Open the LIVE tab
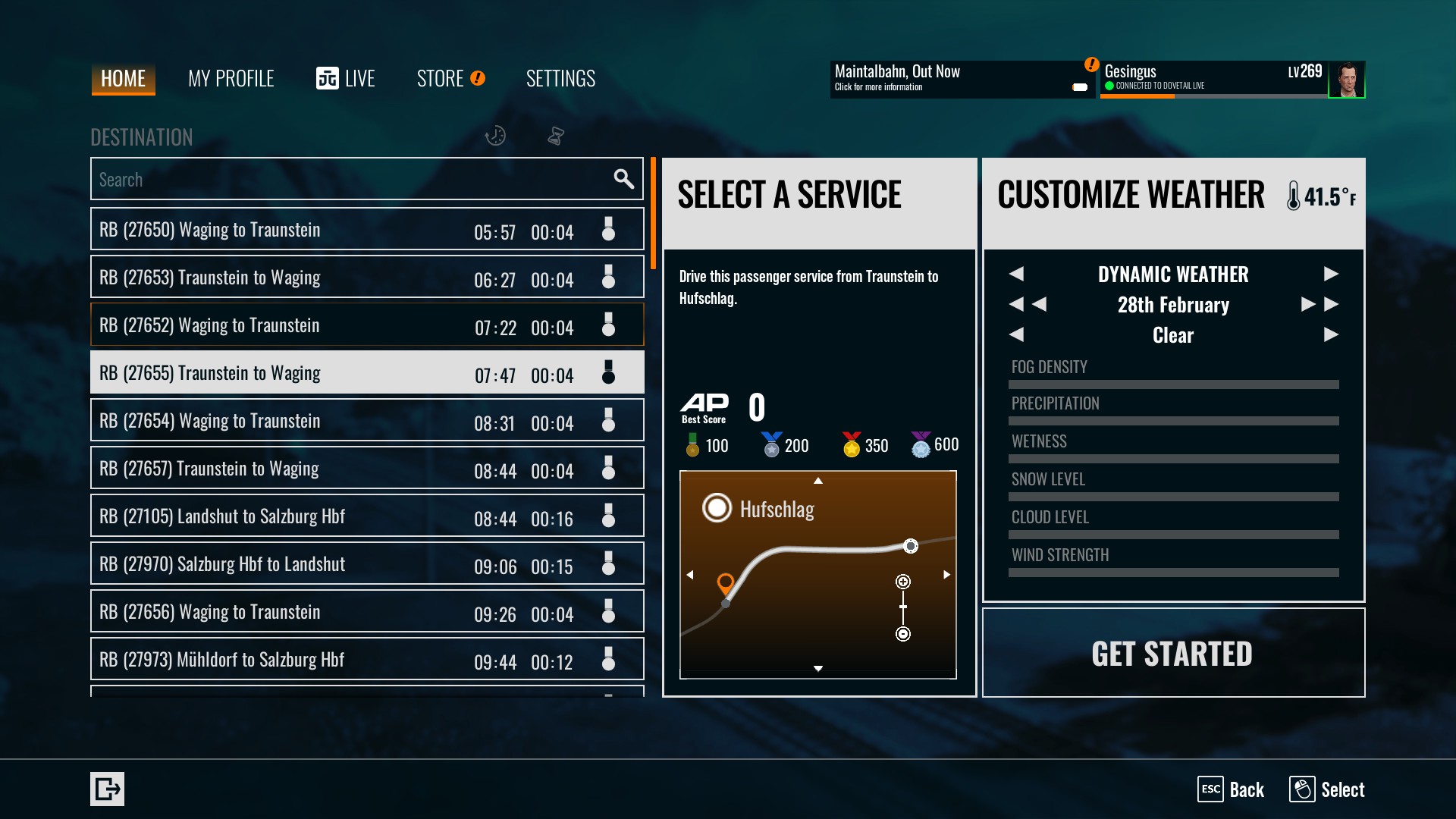Viewport: 1456px width, 819px height. pos(346,79)
